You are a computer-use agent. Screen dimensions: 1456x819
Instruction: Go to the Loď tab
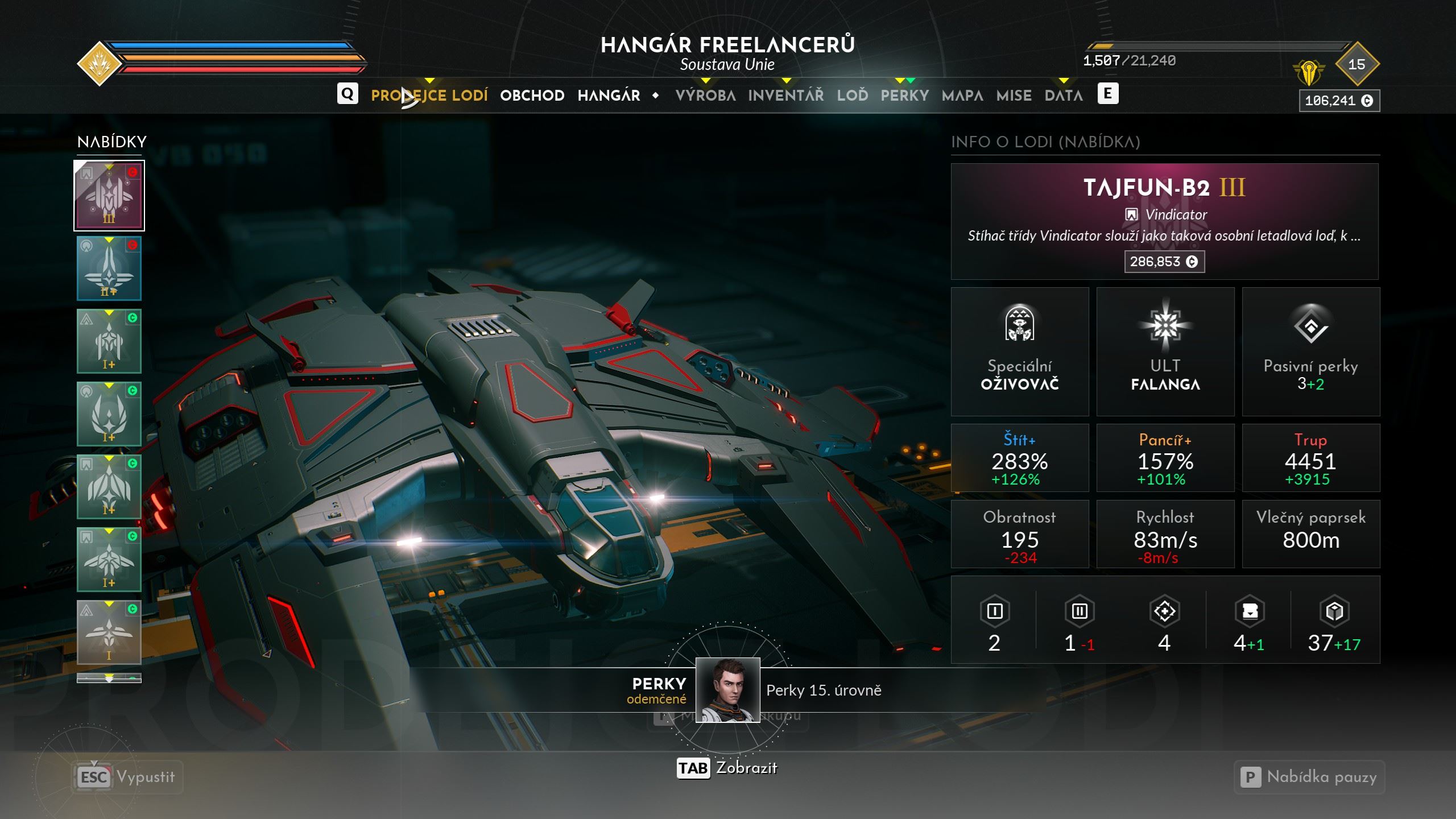852,96
